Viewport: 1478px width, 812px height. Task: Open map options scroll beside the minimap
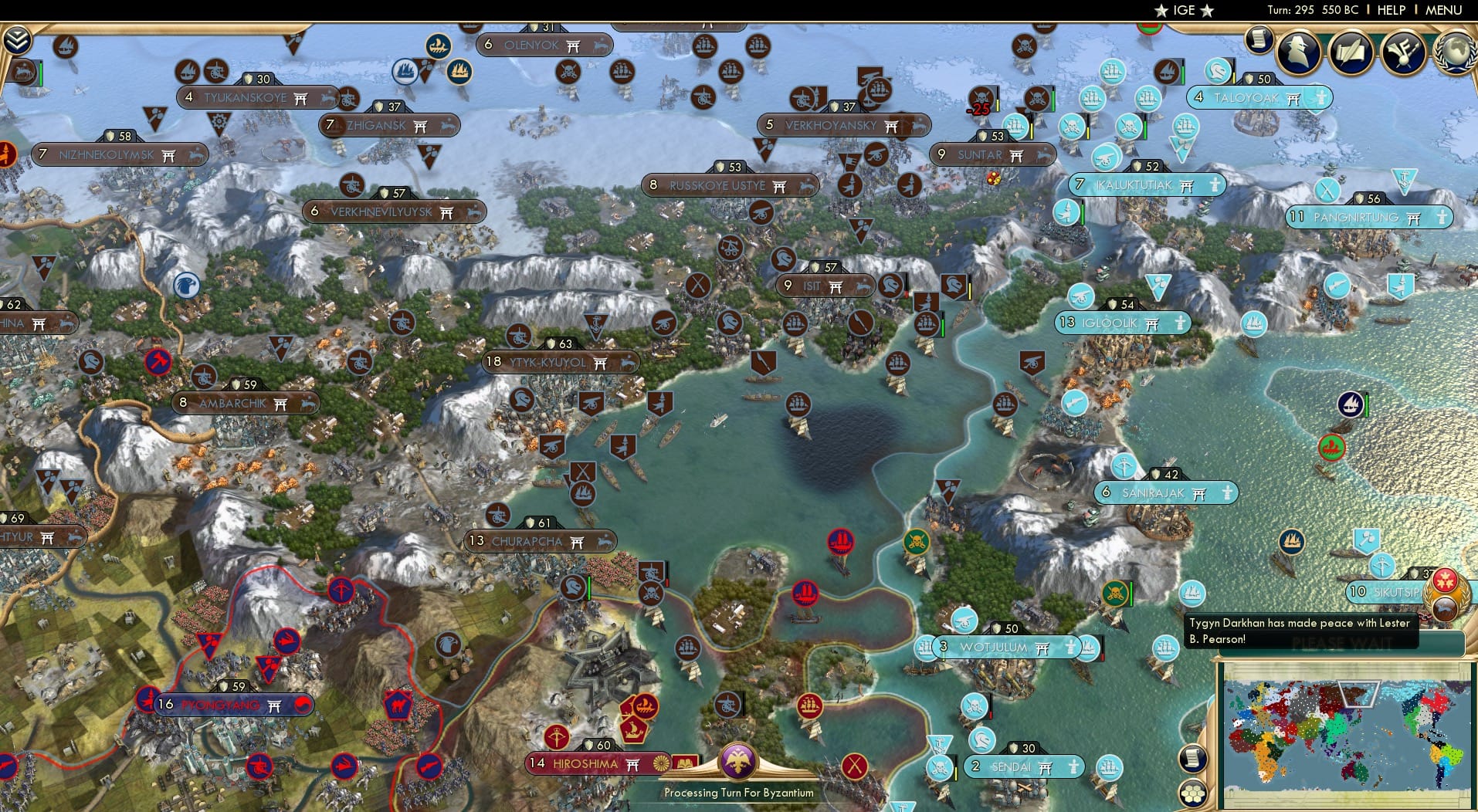tap(1193, 759)
